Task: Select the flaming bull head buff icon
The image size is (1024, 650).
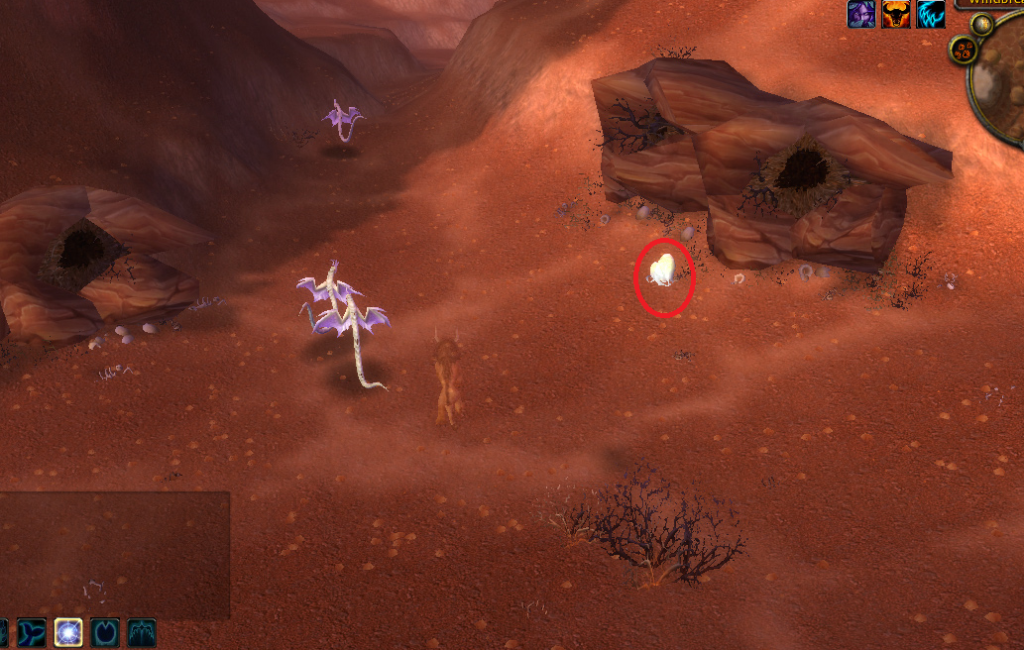Action: pyautogui.click(x=896, y=14)
